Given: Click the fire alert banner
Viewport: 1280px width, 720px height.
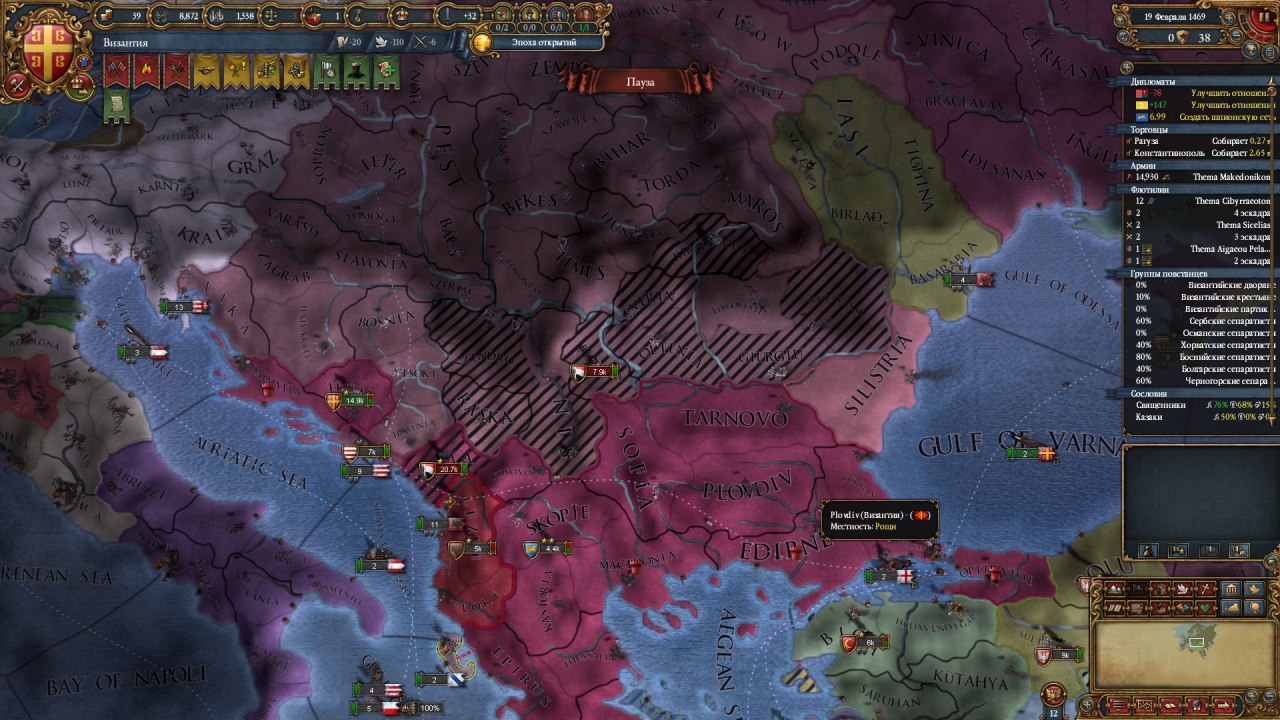Looking at the screenshot, I should pos(146,71).
